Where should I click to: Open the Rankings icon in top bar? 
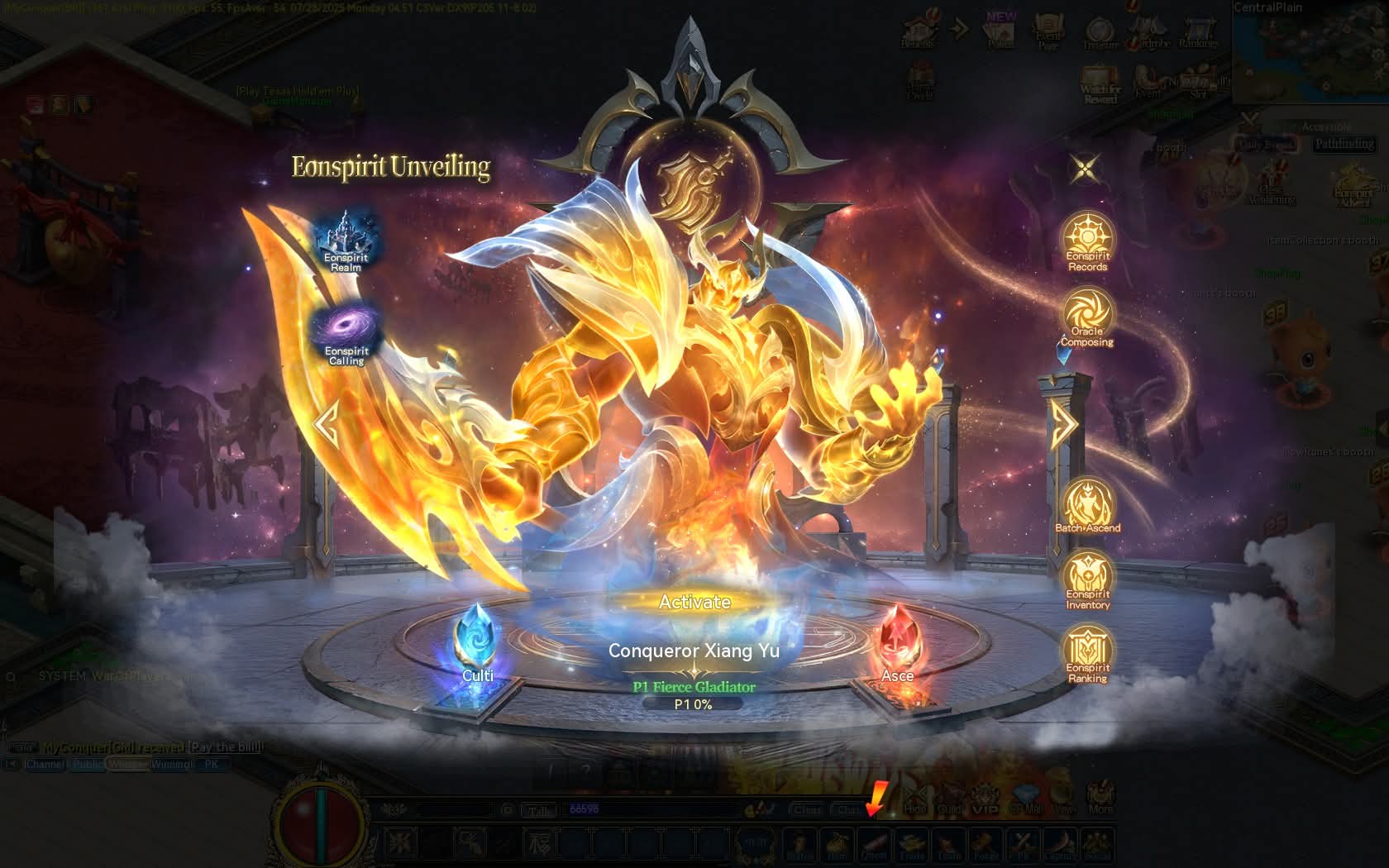click(1197, 33)
